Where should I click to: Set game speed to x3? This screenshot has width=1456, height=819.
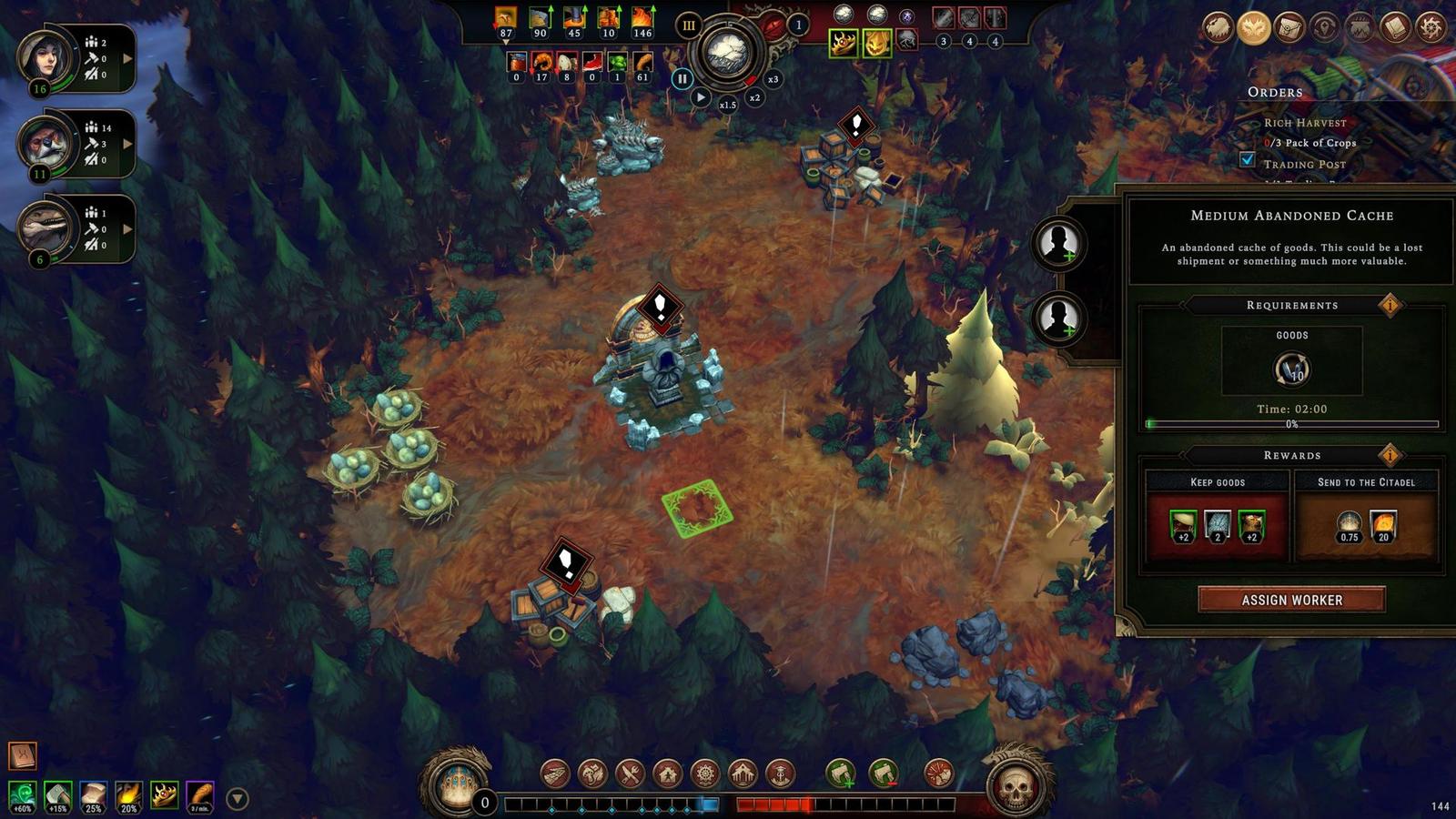773,79
